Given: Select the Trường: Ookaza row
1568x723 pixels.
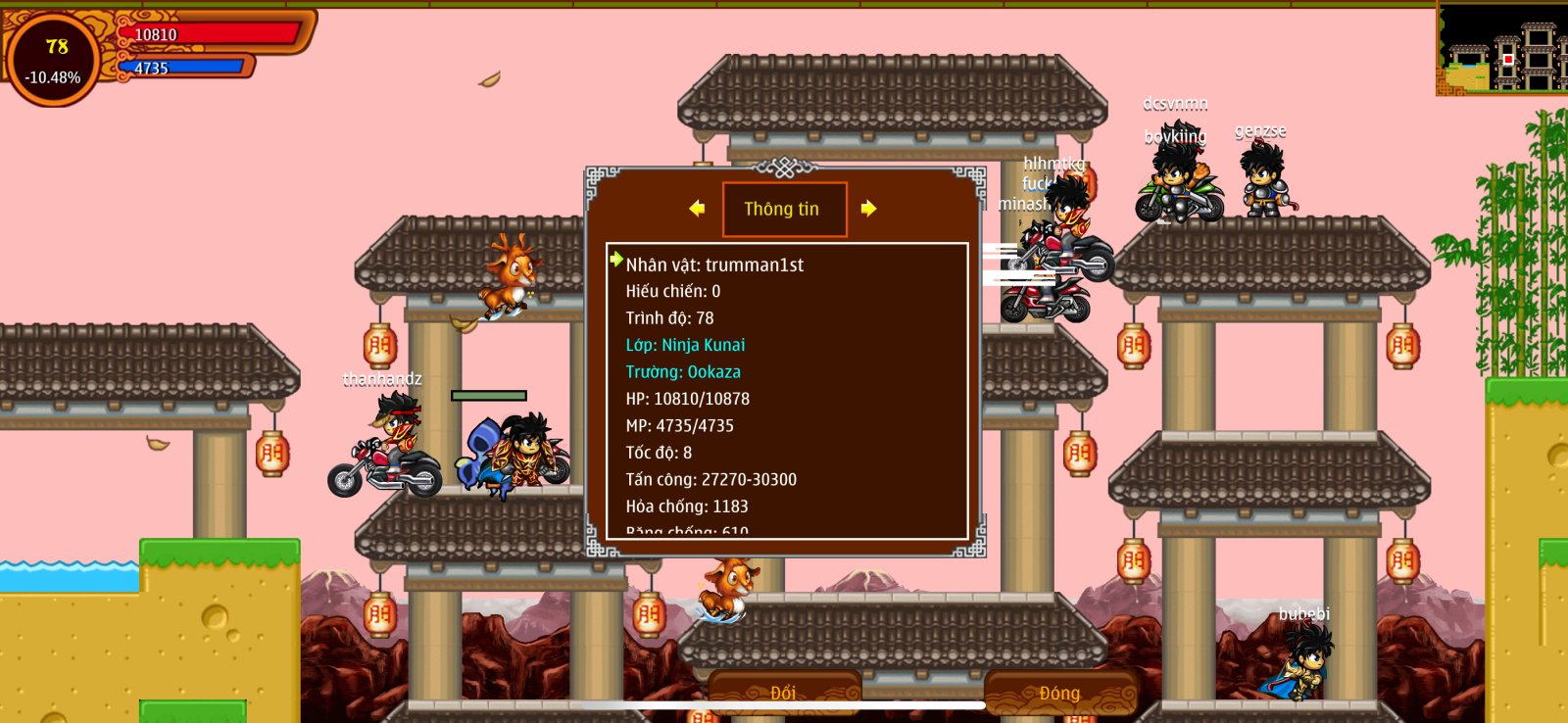Looking at the screenshot, I should coord(683,372).
